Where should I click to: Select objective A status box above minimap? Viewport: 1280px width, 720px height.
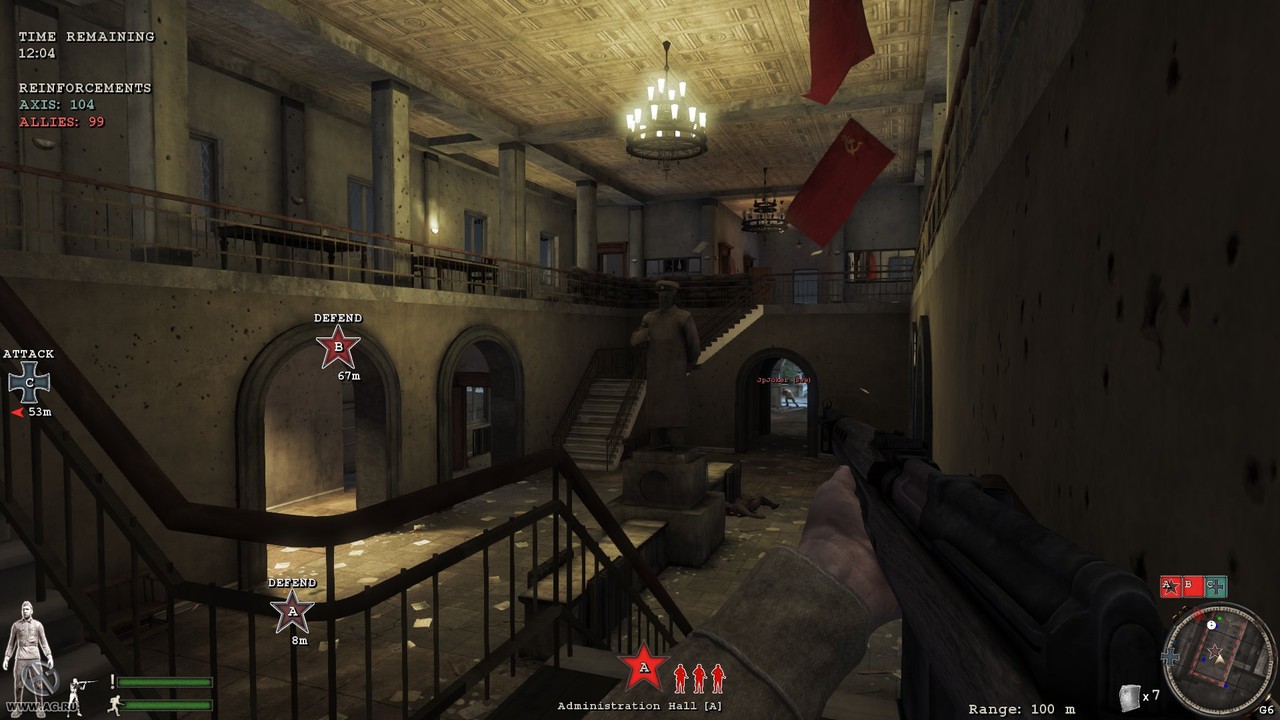[1170, 586]
